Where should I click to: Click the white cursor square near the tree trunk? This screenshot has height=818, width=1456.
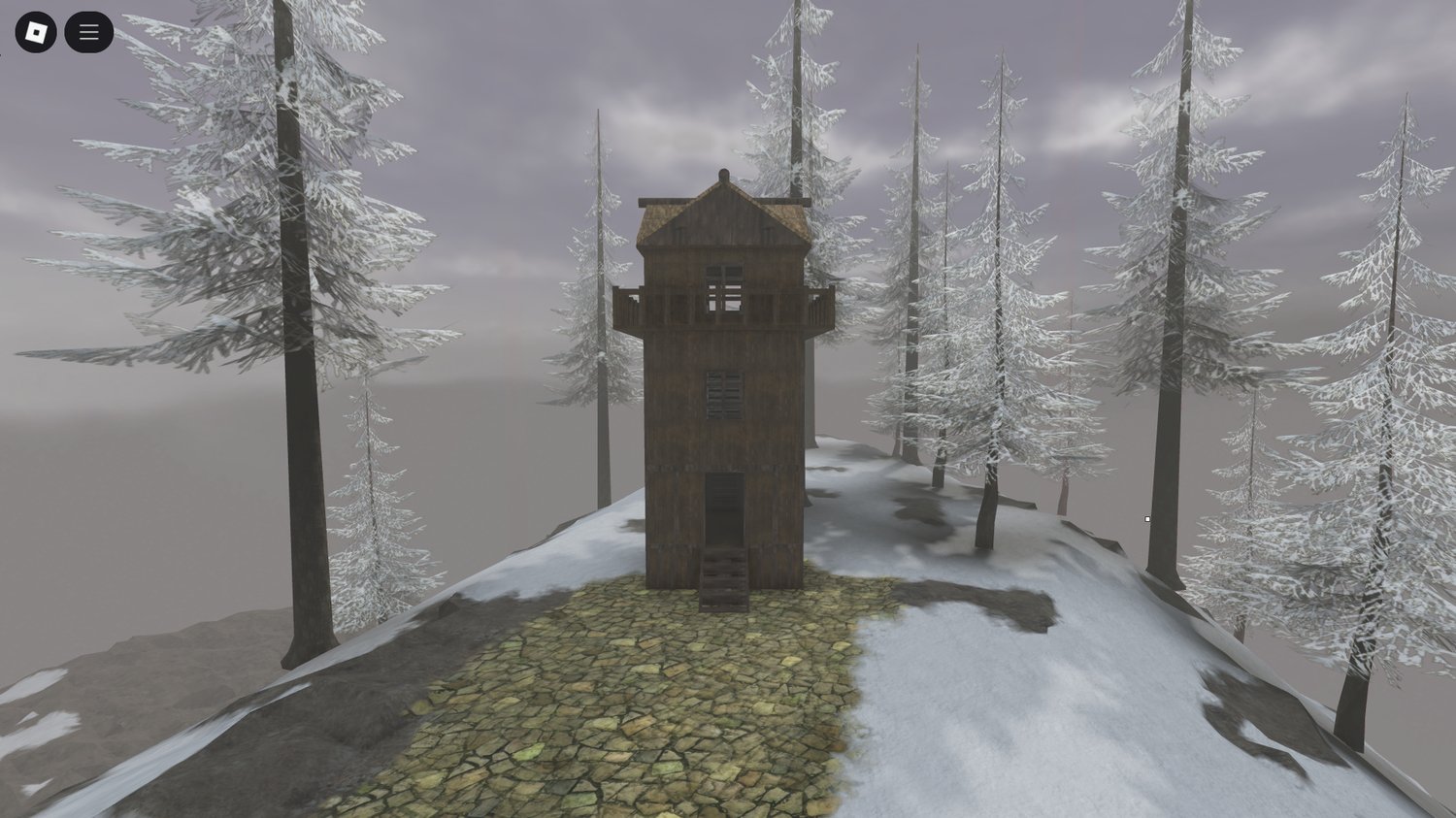[1148, 520]
